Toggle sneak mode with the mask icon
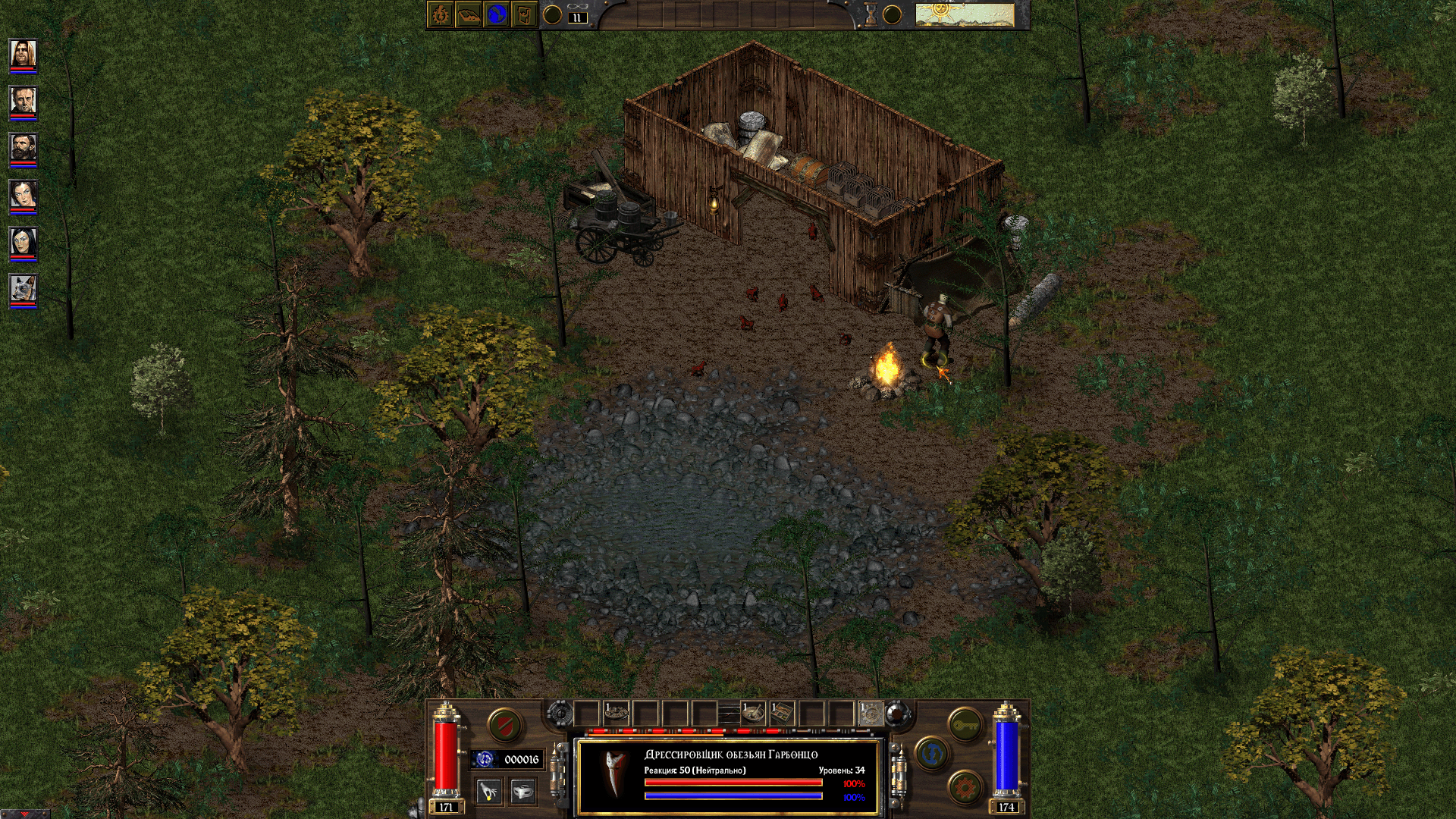Image resolution: width=1456 pixels, height=819 pixels. (522, 790)
